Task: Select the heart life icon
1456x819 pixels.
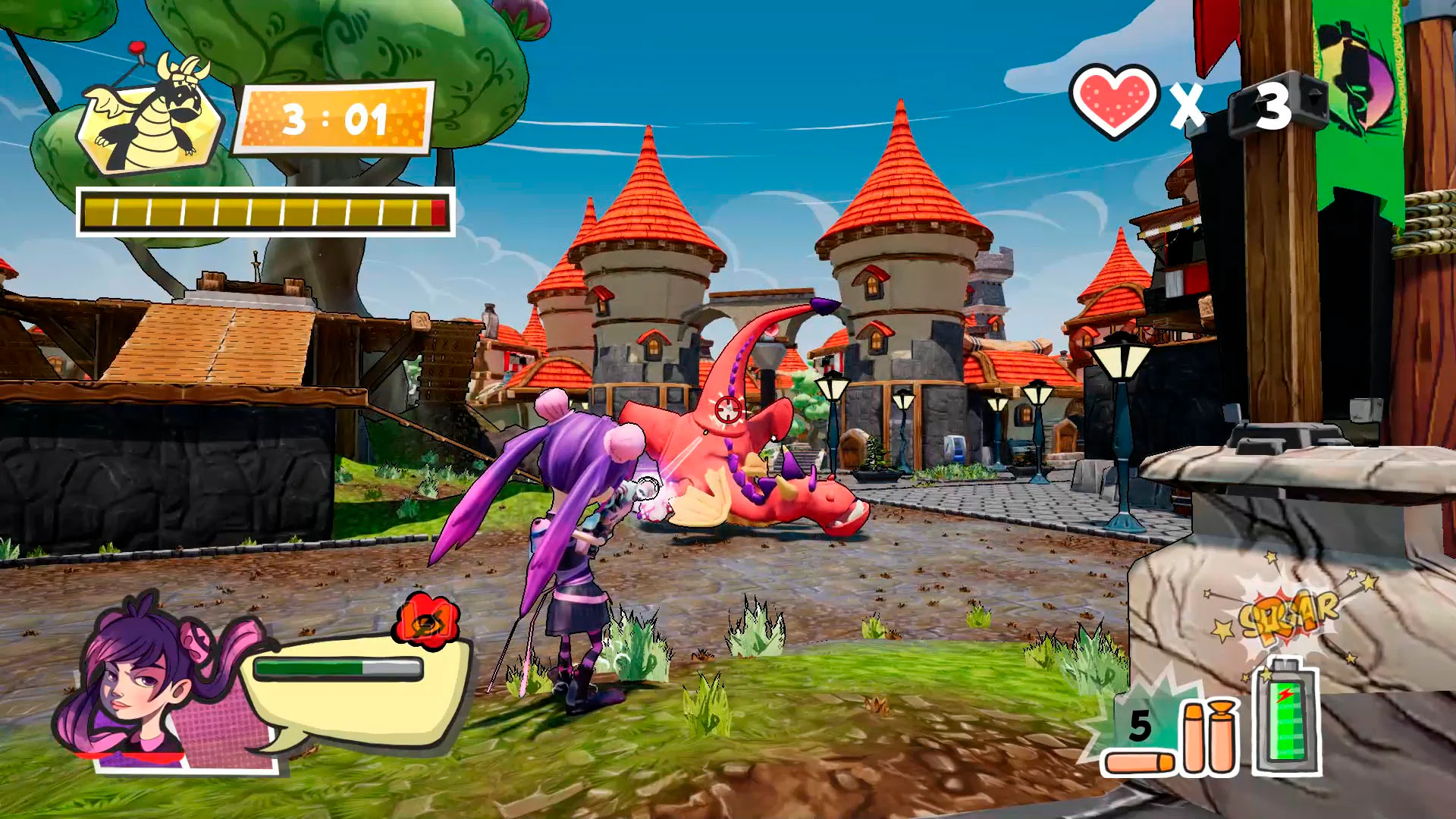Action: click(x=1112, y=102)
